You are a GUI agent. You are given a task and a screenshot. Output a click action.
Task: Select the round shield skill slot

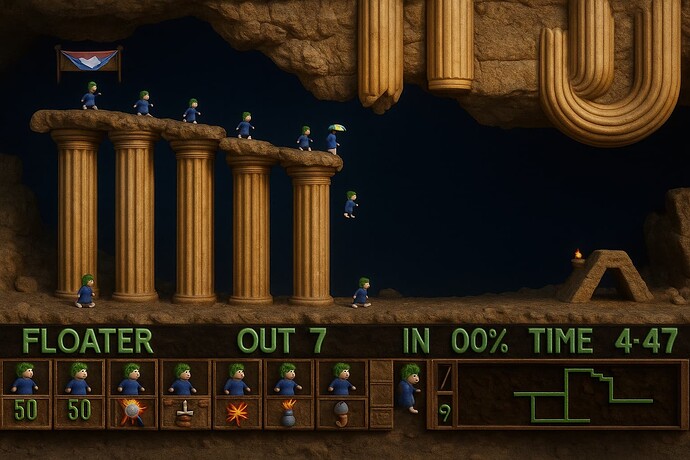pos(131,411)
